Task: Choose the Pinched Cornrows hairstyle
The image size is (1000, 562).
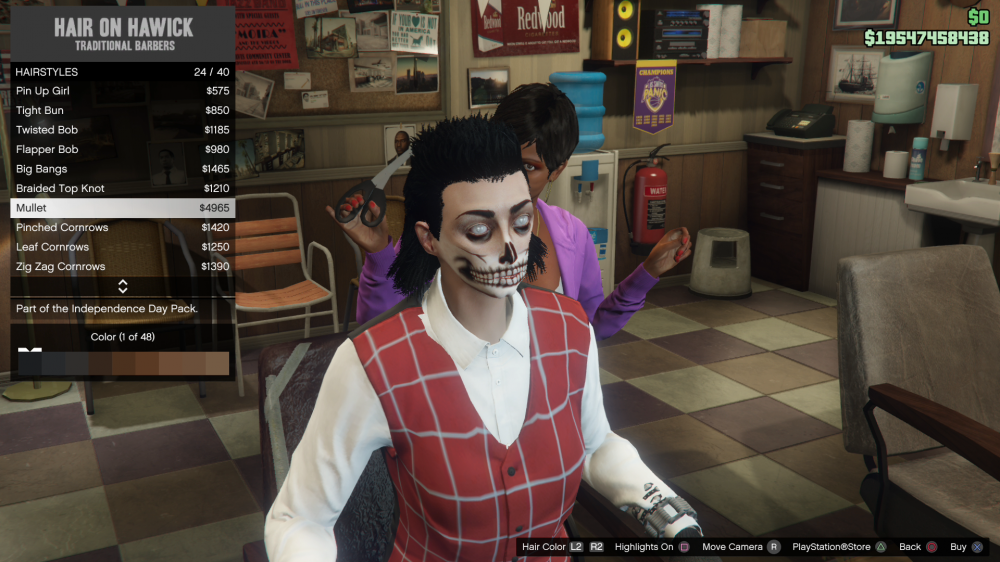Action: pyautogui.click(x=122, y=228)
